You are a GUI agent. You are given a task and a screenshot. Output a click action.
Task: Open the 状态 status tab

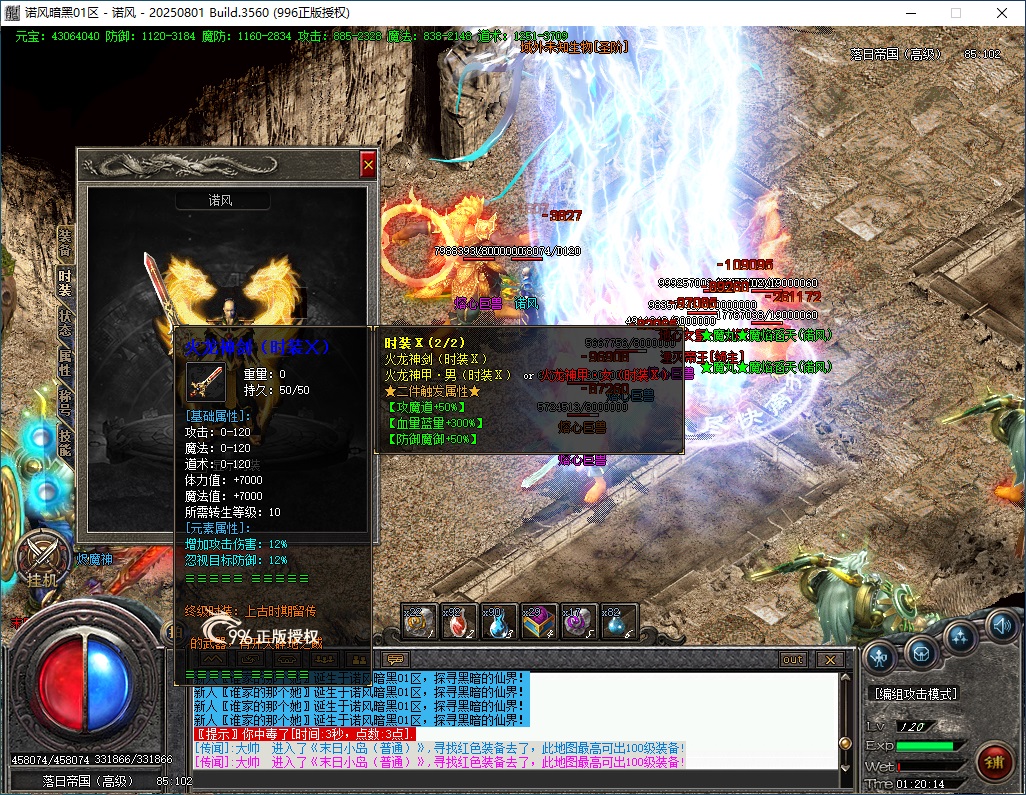pos(65,323)
